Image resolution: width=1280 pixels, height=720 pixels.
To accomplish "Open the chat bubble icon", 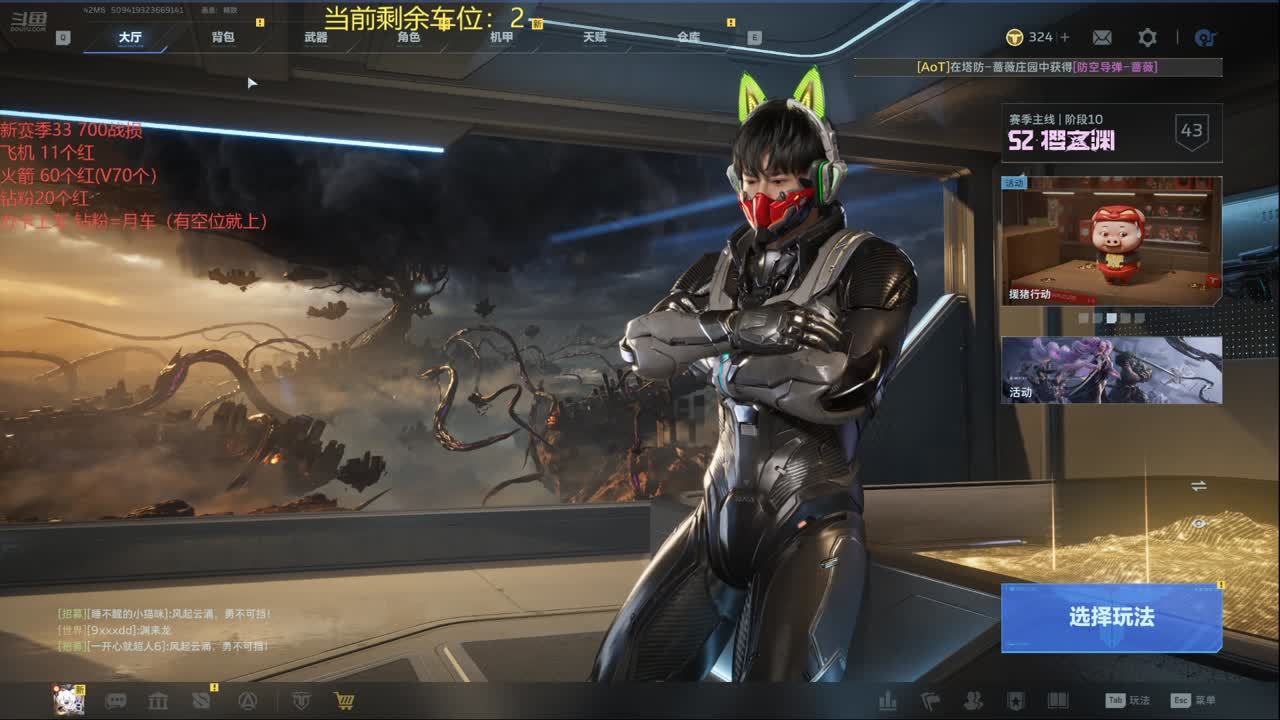I will point(116,701).
